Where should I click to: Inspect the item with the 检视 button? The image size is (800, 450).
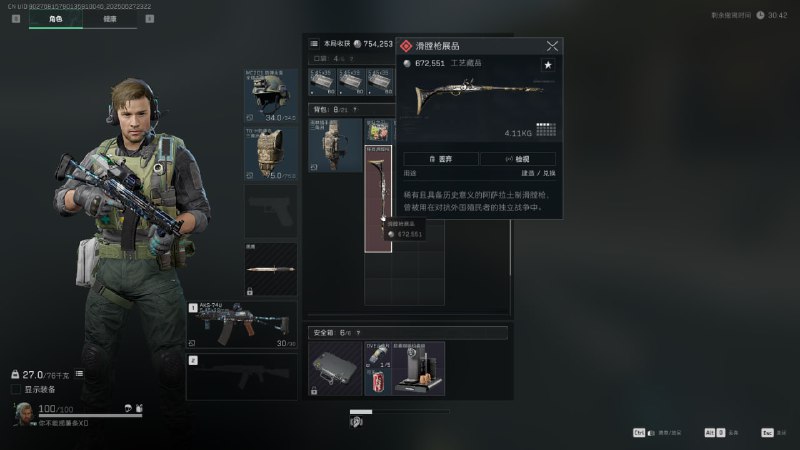[x=517, y=159]
